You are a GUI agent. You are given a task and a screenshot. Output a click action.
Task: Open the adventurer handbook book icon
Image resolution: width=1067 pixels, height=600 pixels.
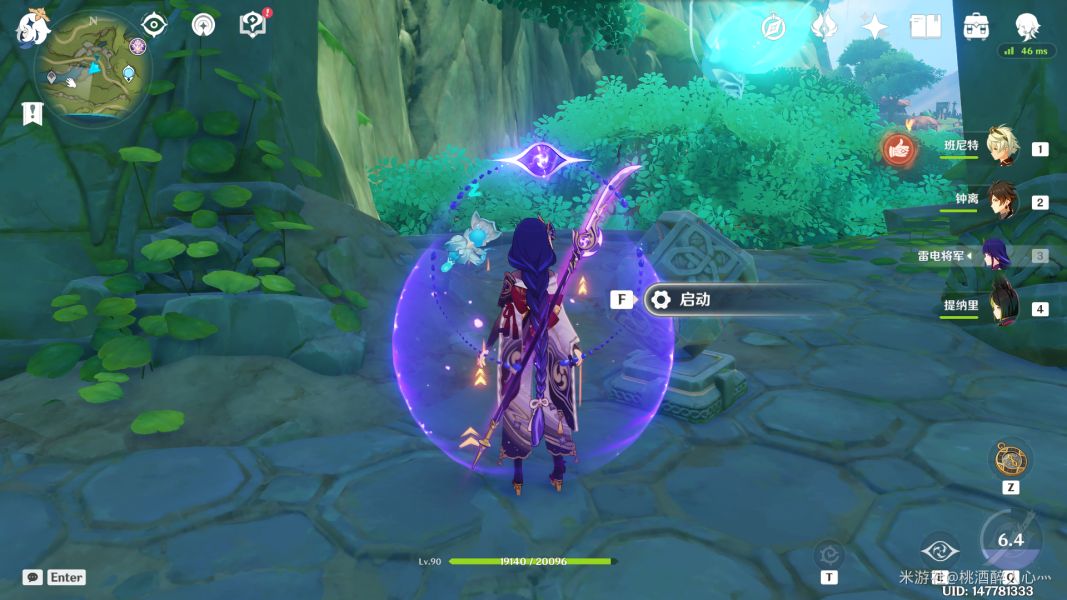pos(925,27)
